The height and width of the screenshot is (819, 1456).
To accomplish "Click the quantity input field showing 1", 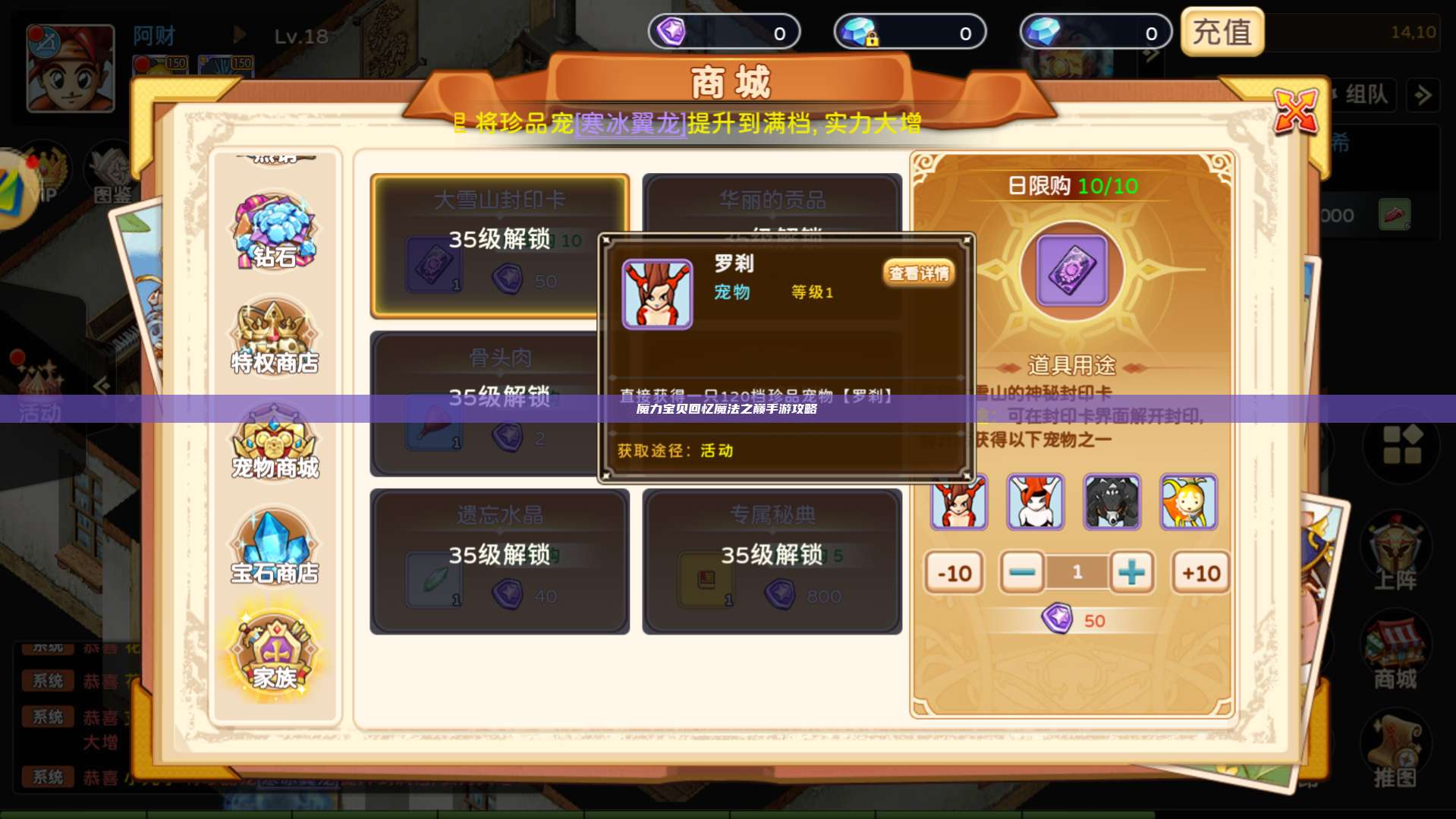I will tap(1077, 573).
